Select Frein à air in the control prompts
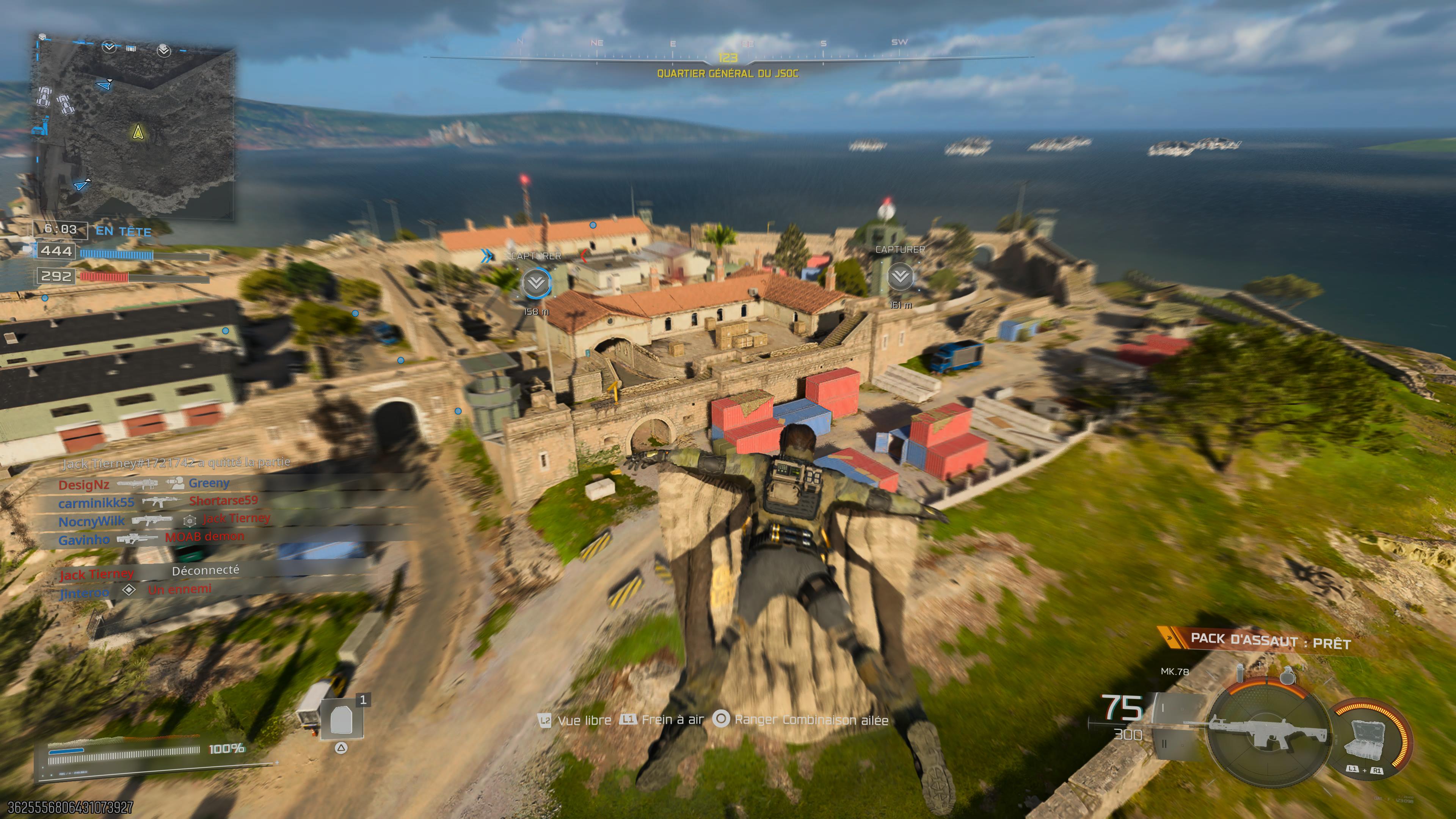This screenshot has height=819, width=1456. pyautogui.click(x=673, y=720)
